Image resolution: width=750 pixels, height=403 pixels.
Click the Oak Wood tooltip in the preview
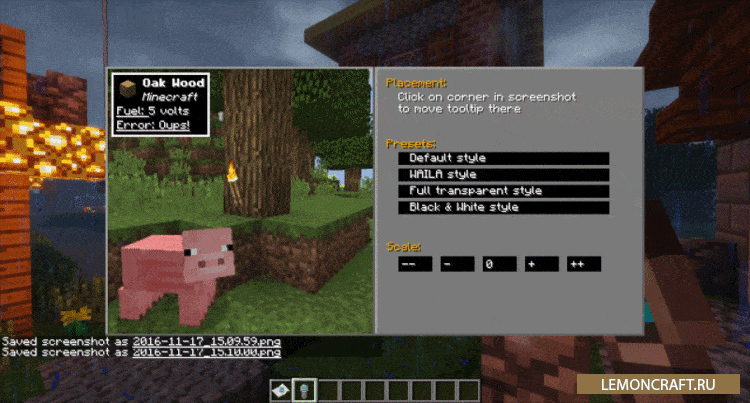pyautogui.click(x=160, y=103)
